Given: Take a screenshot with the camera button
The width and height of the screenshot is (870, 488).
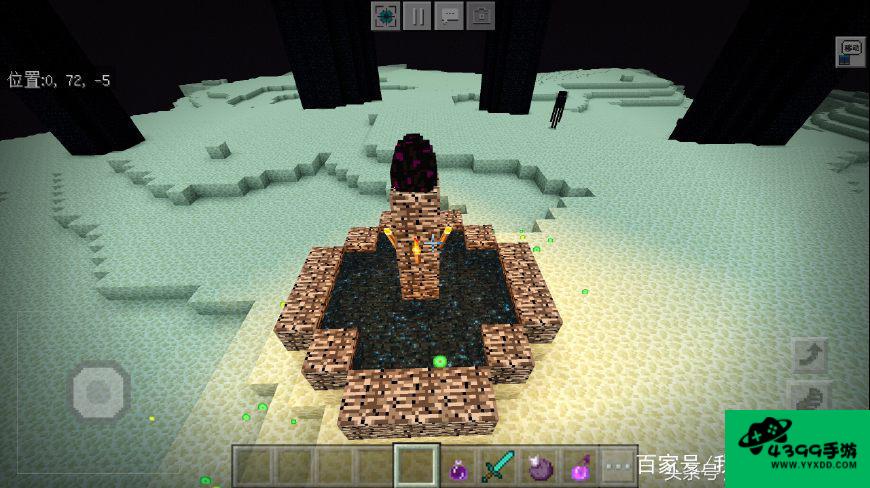Looking at the screenshot, I should coord(481,16).
